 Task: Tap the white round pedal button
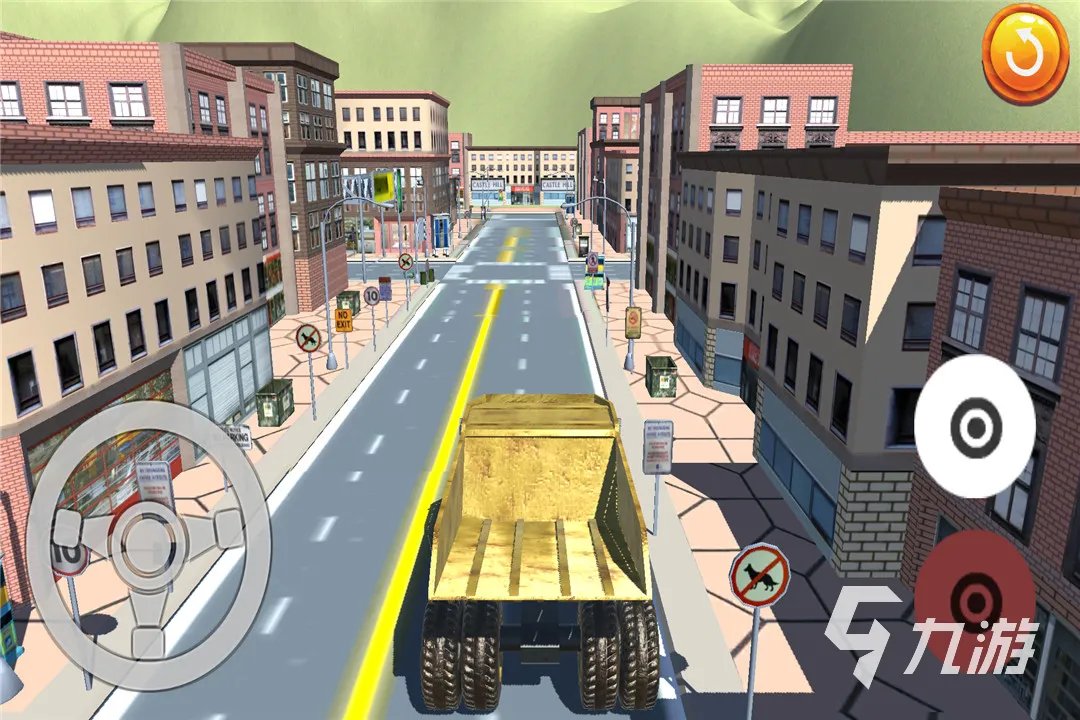[x=974, y=427]
